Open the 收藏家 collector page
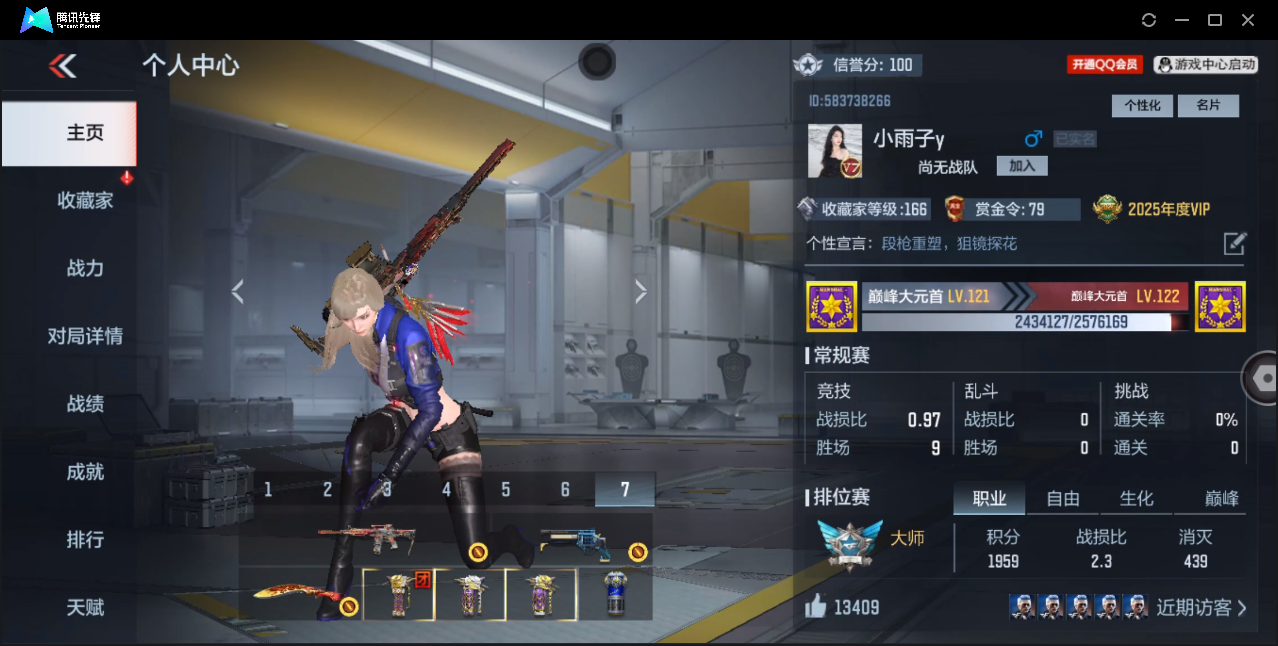 point(85,200)
